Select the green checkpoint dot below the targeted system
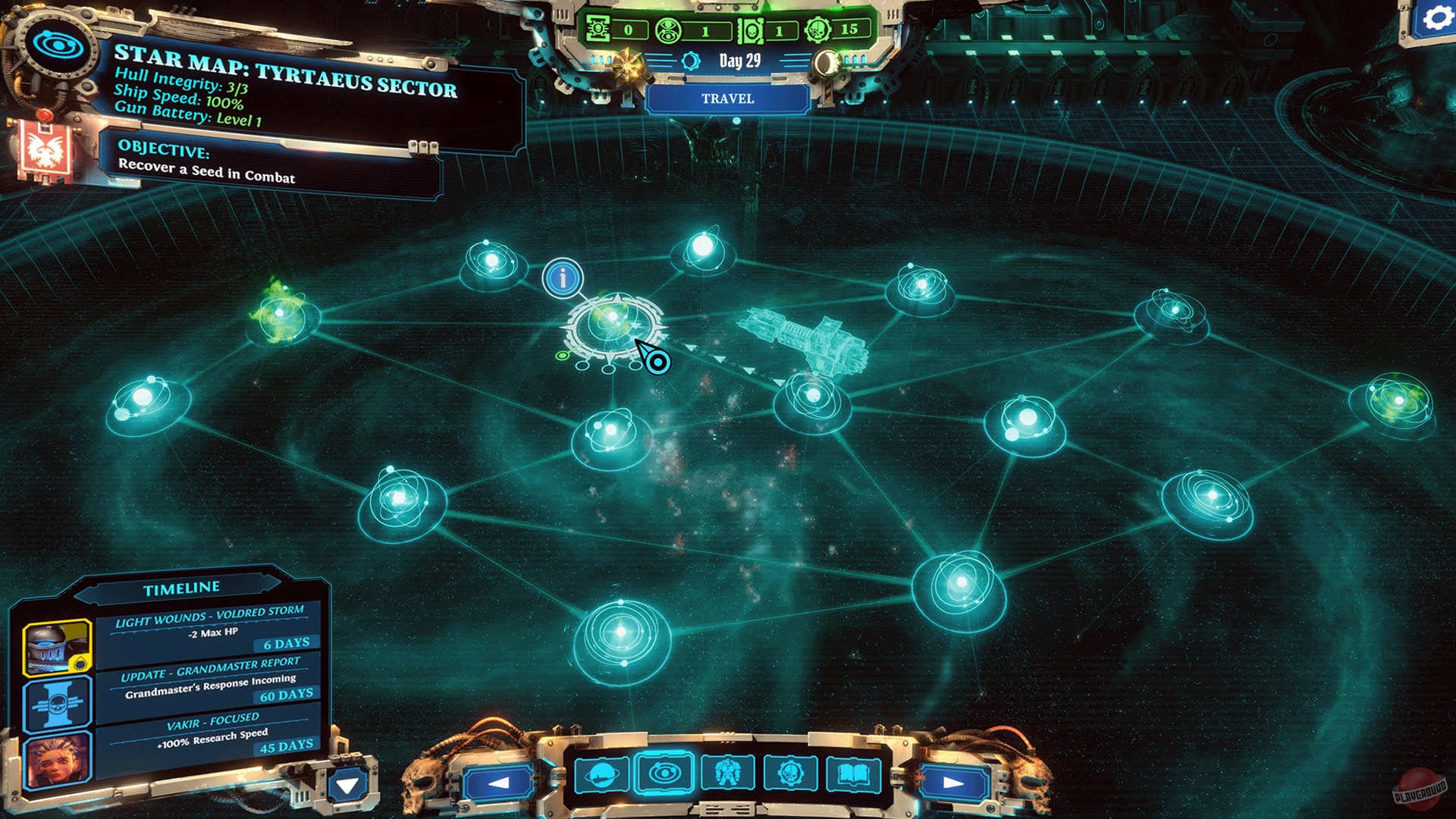 pos(563,356)
